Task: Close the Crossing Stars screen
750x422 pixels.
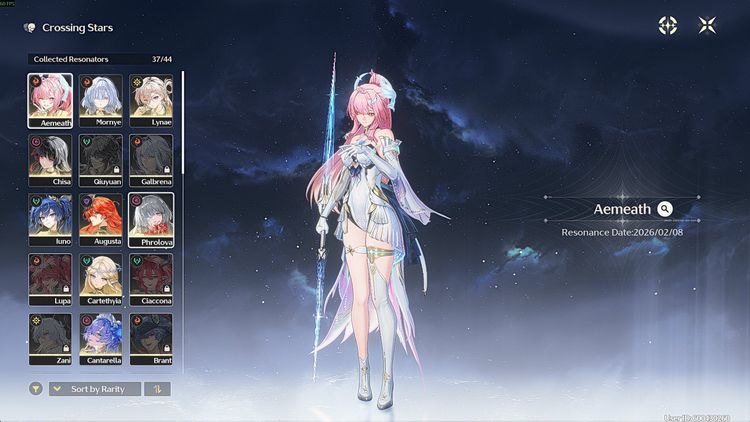Action: coord(707,26)
